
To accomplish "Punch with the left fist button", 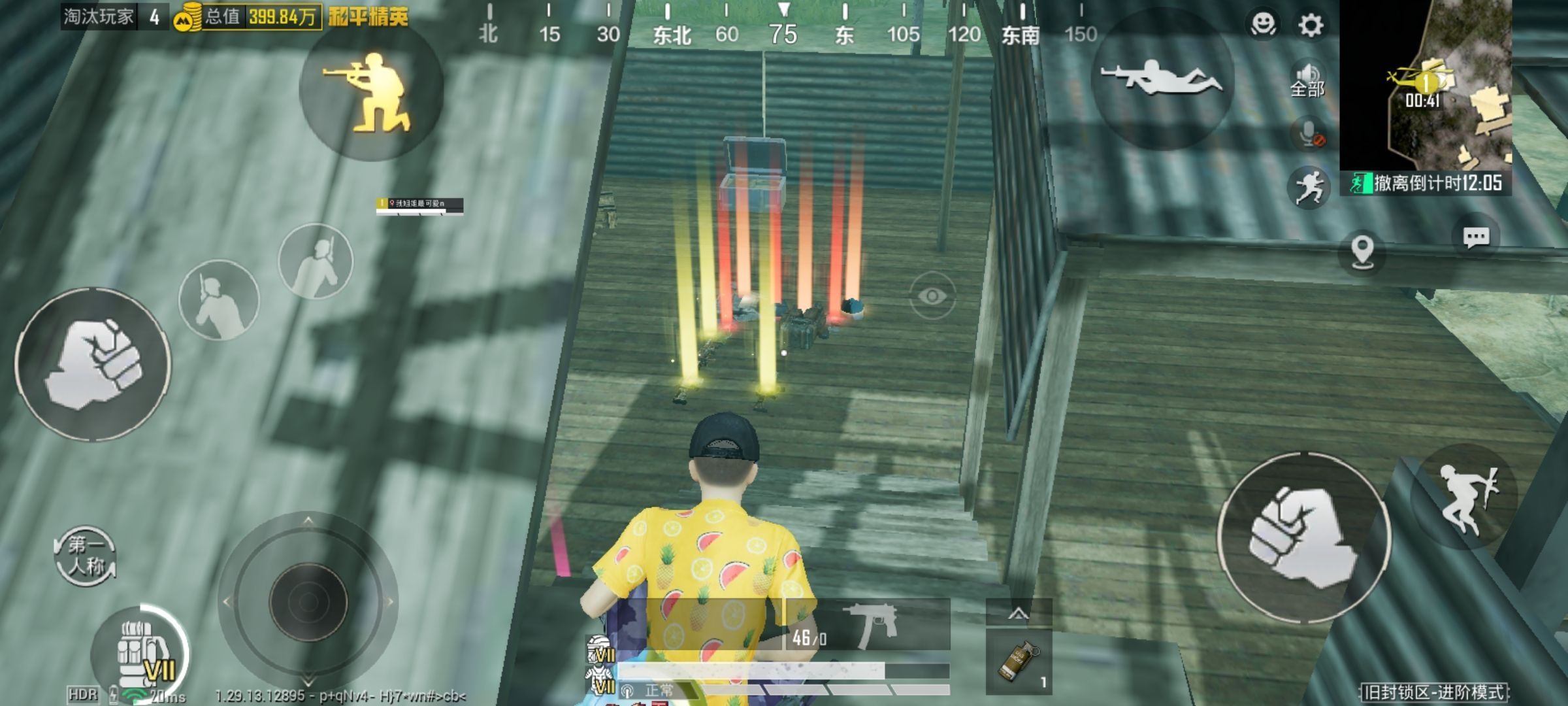I will 93,364.
